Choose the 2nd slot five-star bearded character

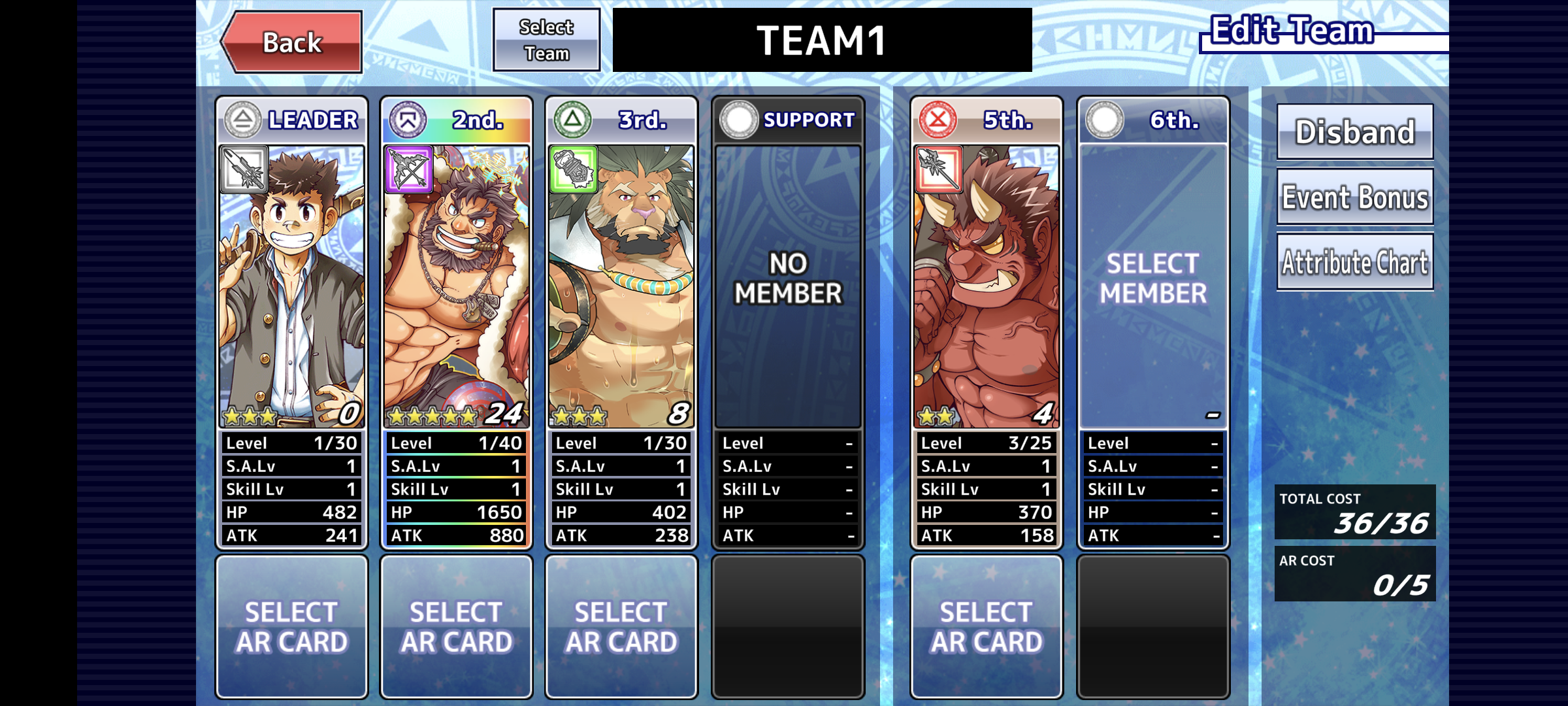coord(456,286)
